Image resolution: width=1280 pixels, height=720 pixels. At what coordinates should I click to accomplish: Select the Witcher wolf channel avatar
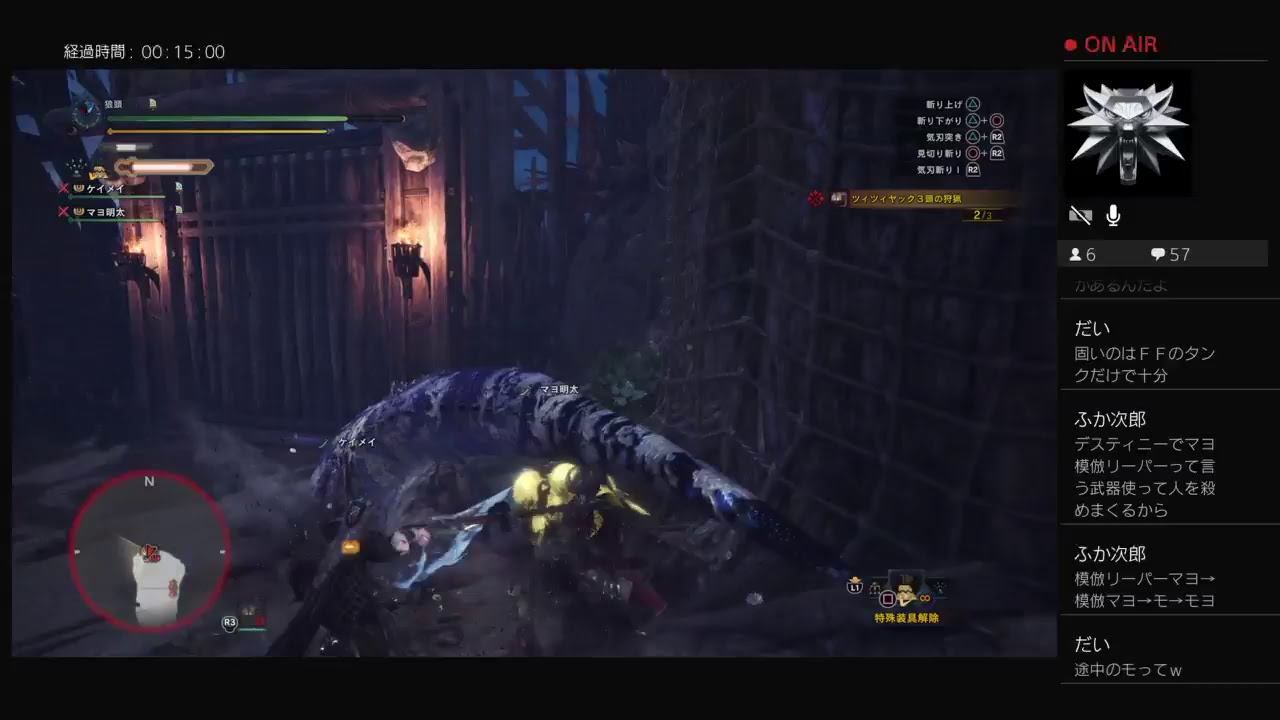[1128, 133]
